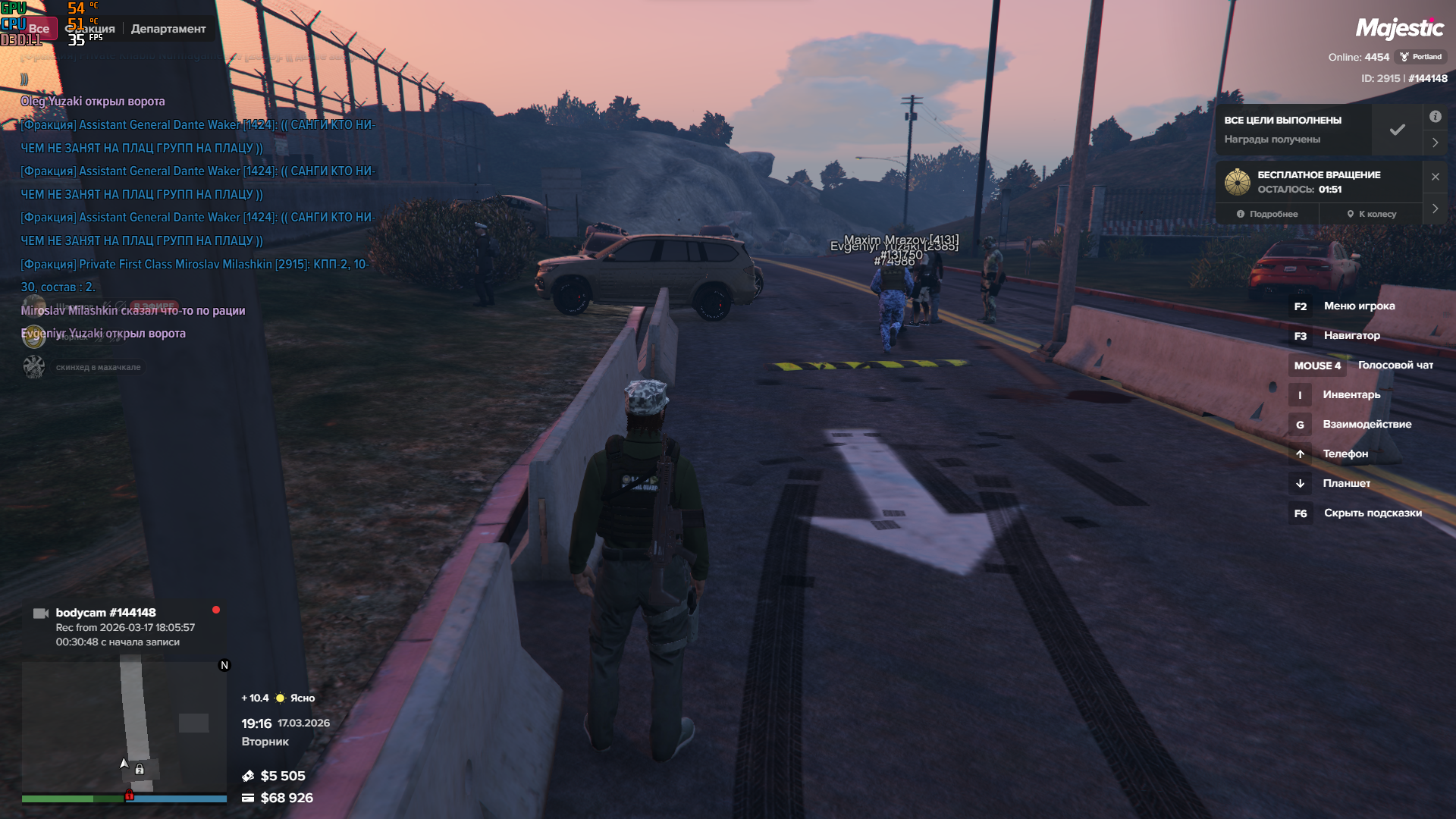Open the info icon beside goals panel
Screen dimensions: 1456x819
[1435, 117]
